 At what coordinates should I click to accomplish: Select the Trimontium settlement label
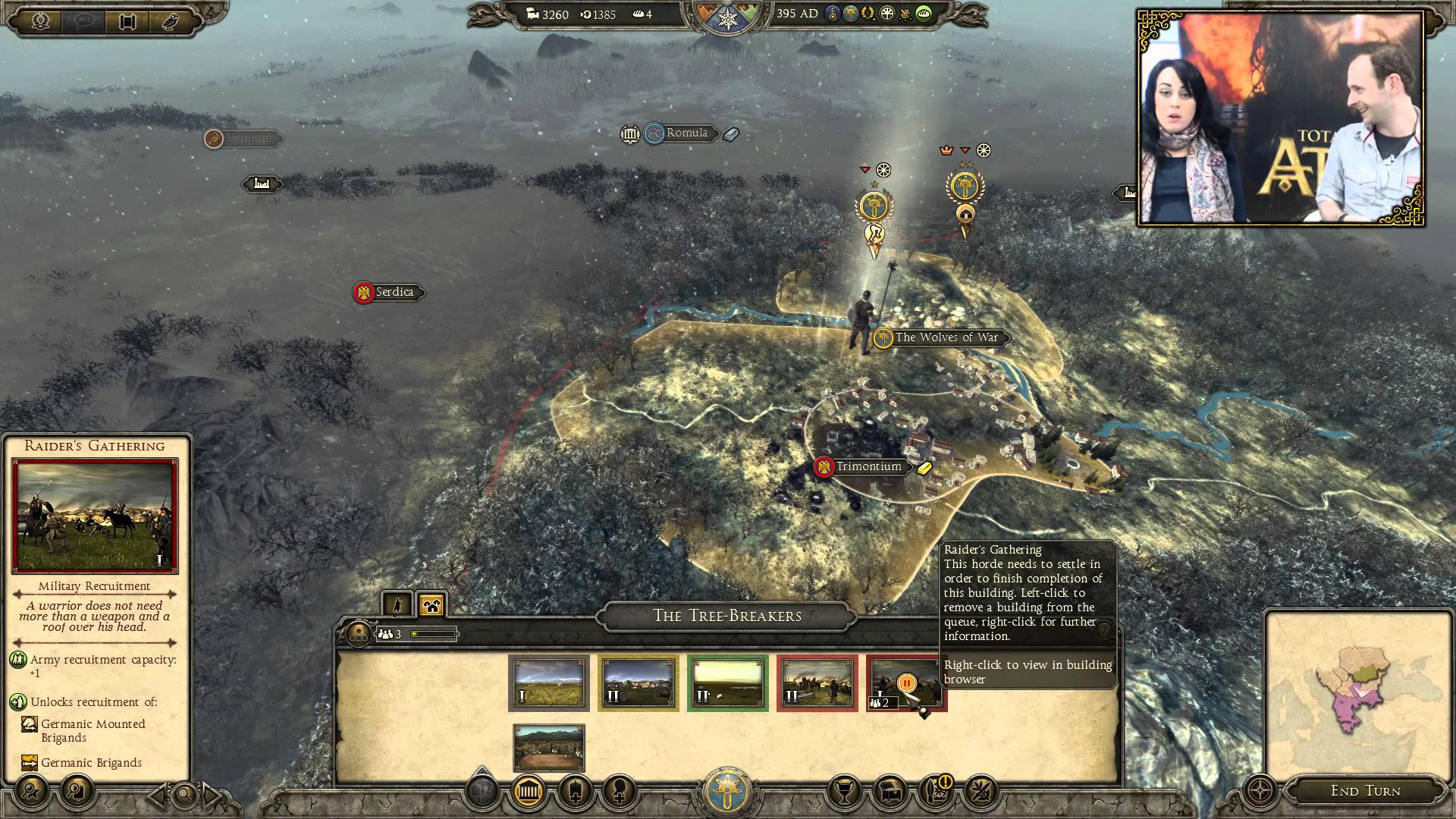pyautogui.click(x=868, y=466)
